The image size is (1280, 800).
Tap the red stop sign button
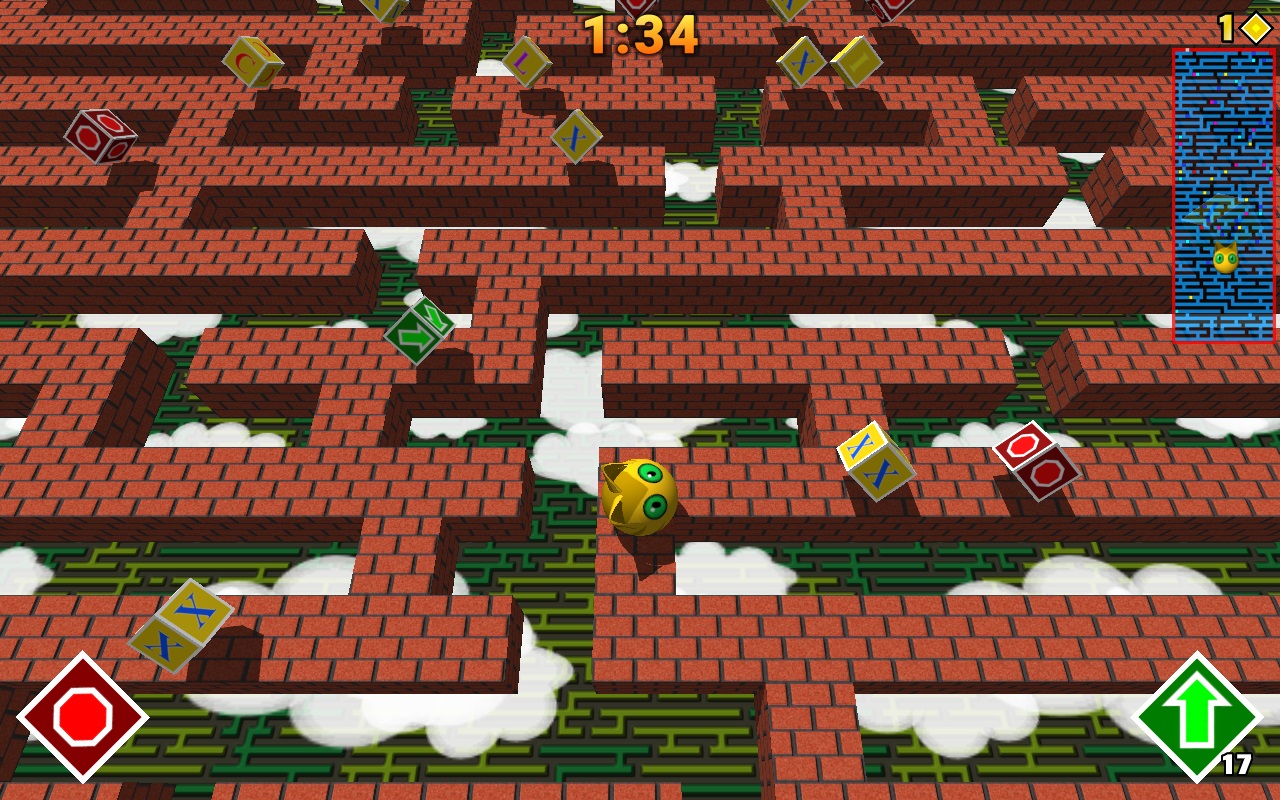click(82, 717)
